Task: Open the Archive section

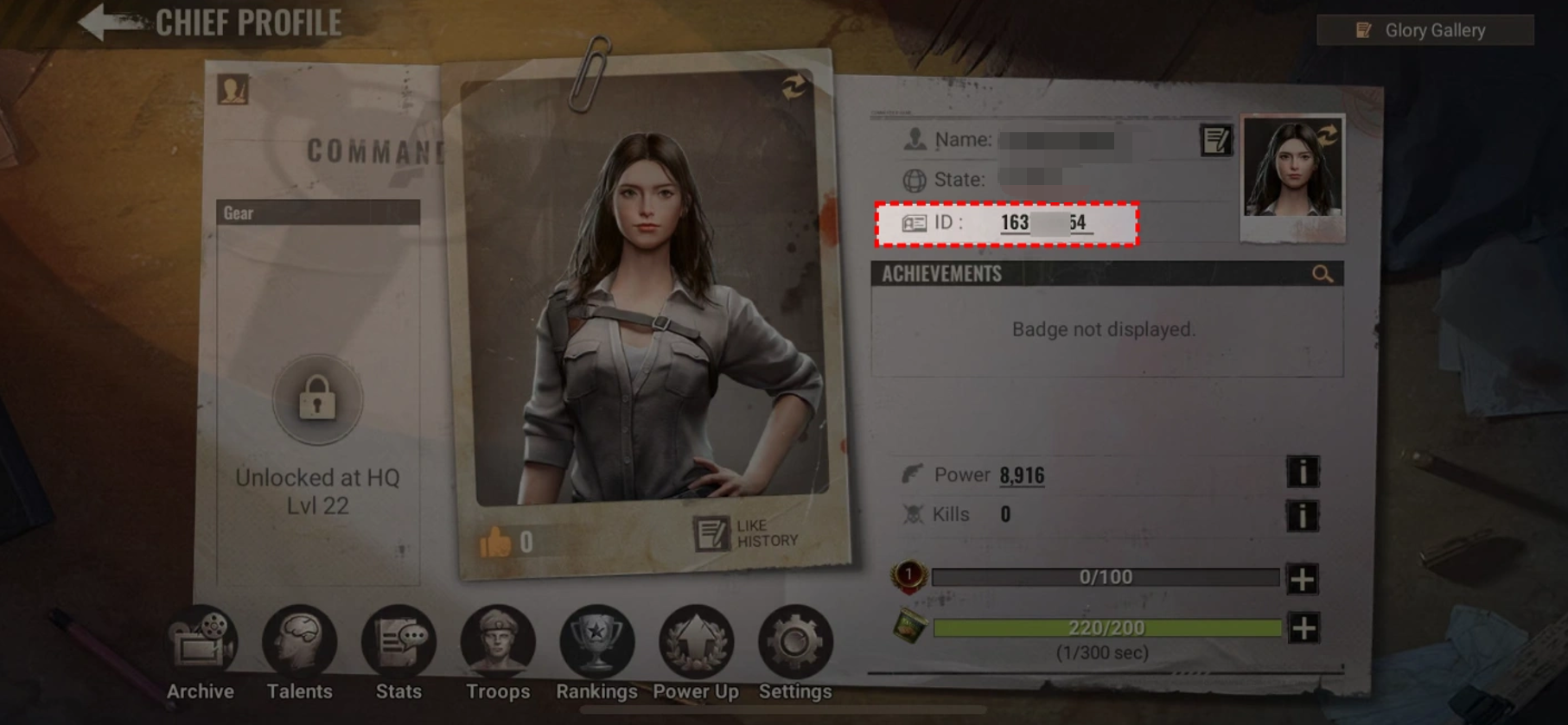Action: point(201,653)
